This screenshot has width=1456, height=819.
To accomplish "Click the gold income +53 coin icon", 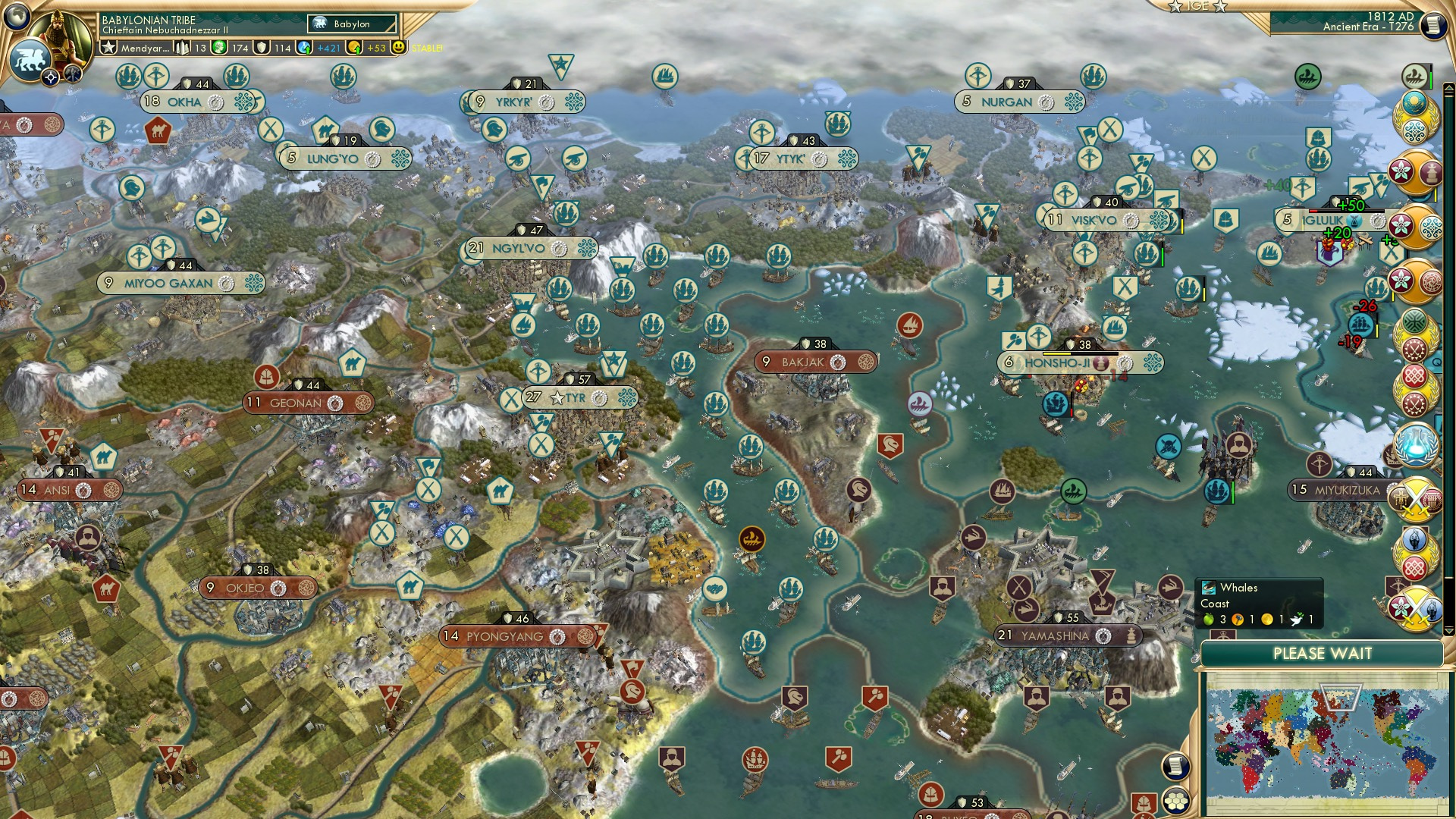I will (x=353, y=48).
